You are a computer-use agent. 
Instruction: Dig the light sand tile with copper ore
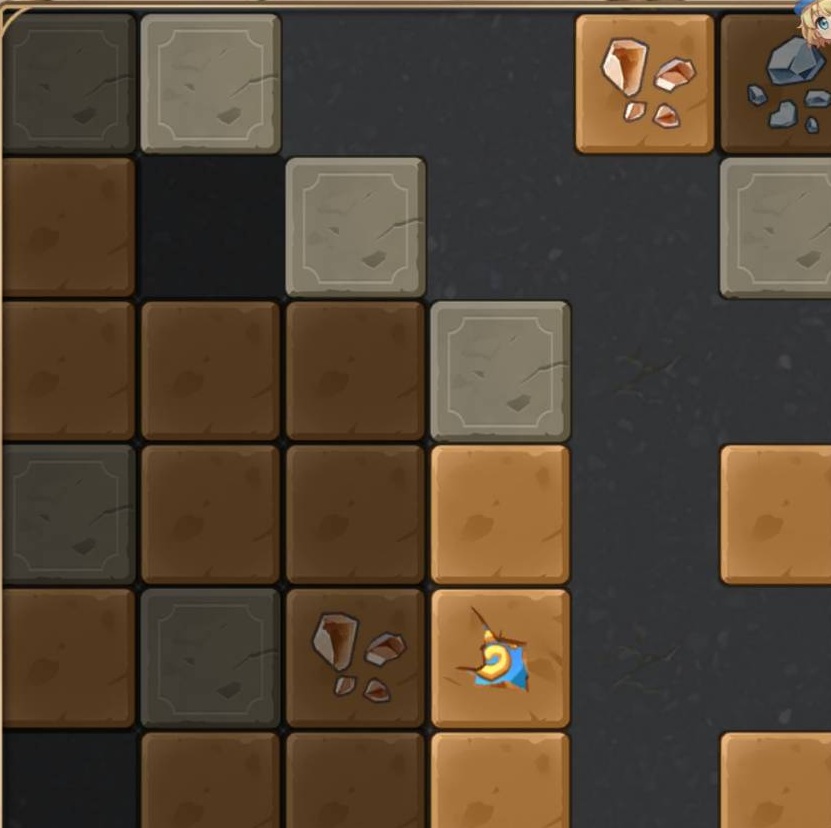[645, 83]
